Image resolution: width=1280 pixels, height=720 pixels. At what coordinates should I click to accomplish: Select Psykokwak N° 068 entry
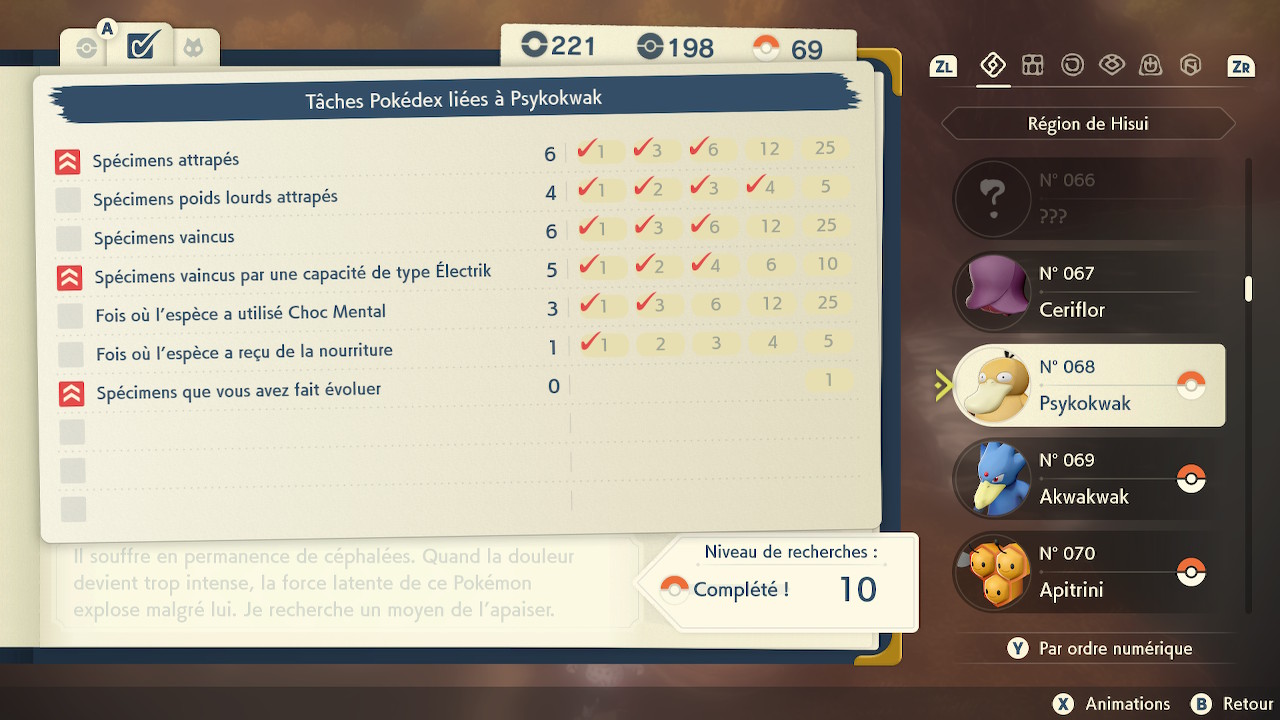click(1088, 385)
